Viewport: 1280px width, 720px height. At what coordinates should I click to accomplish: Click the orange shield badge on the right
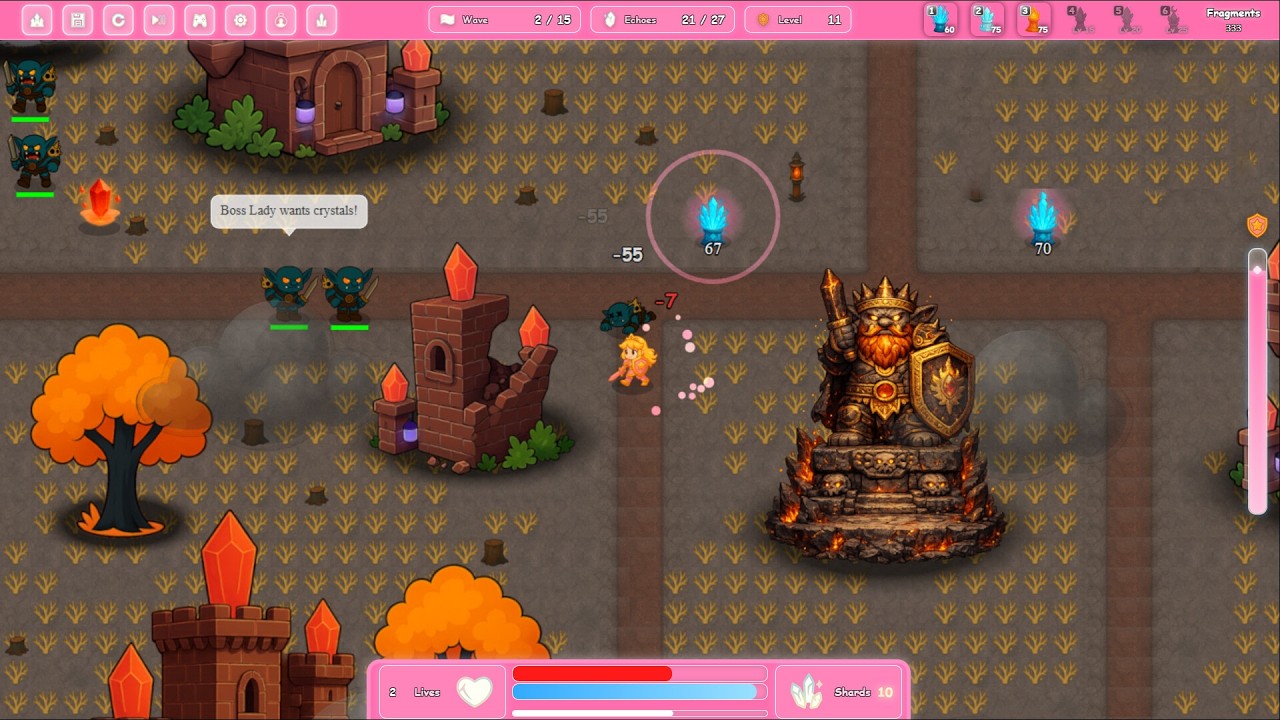[1256, 225]
